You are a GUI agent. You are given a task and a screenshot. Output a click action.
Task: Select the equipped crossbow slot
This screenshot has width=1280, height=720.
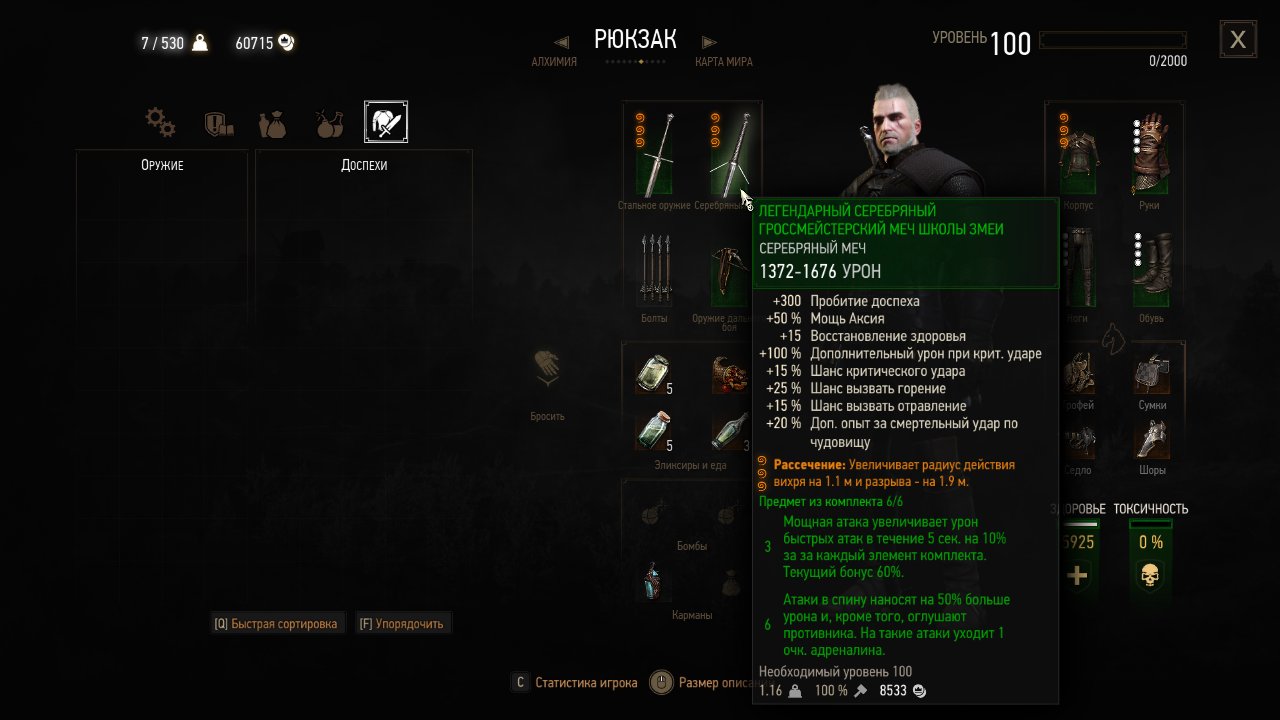coord(728,270)
